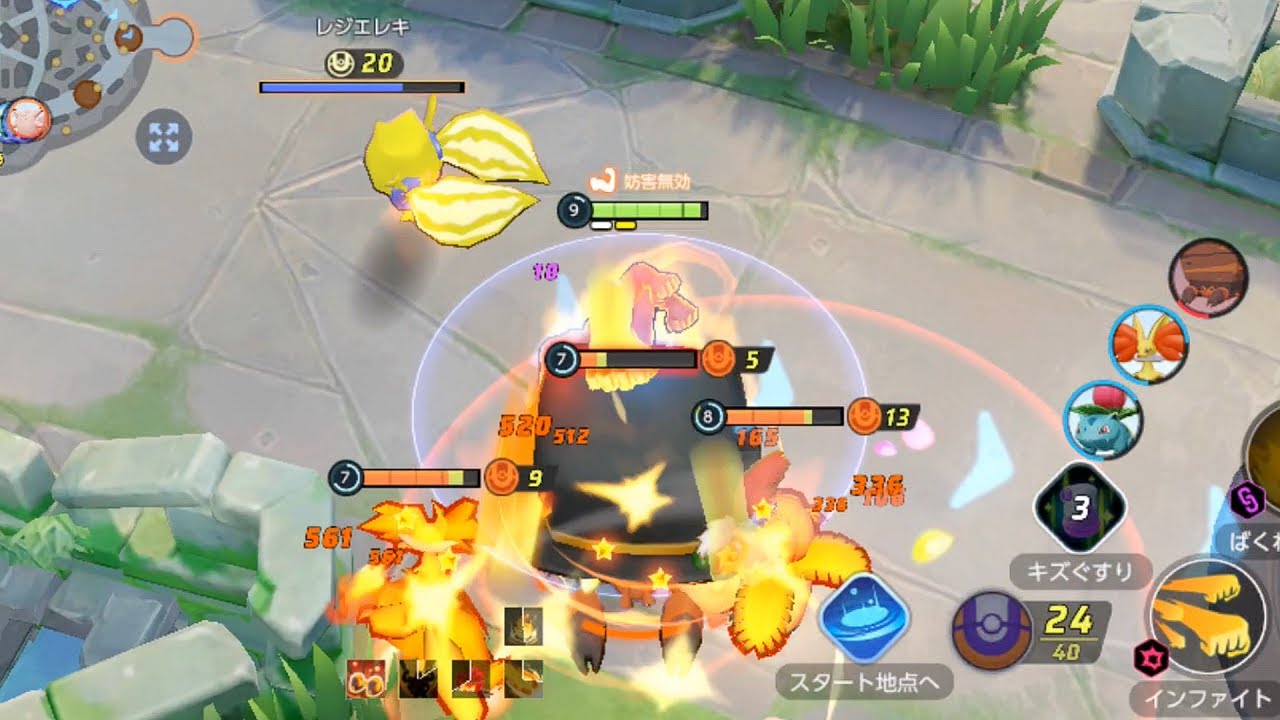Tap the Poké Ball score goal button
The width and height of the screenshot is (1280, 720).
991,630
